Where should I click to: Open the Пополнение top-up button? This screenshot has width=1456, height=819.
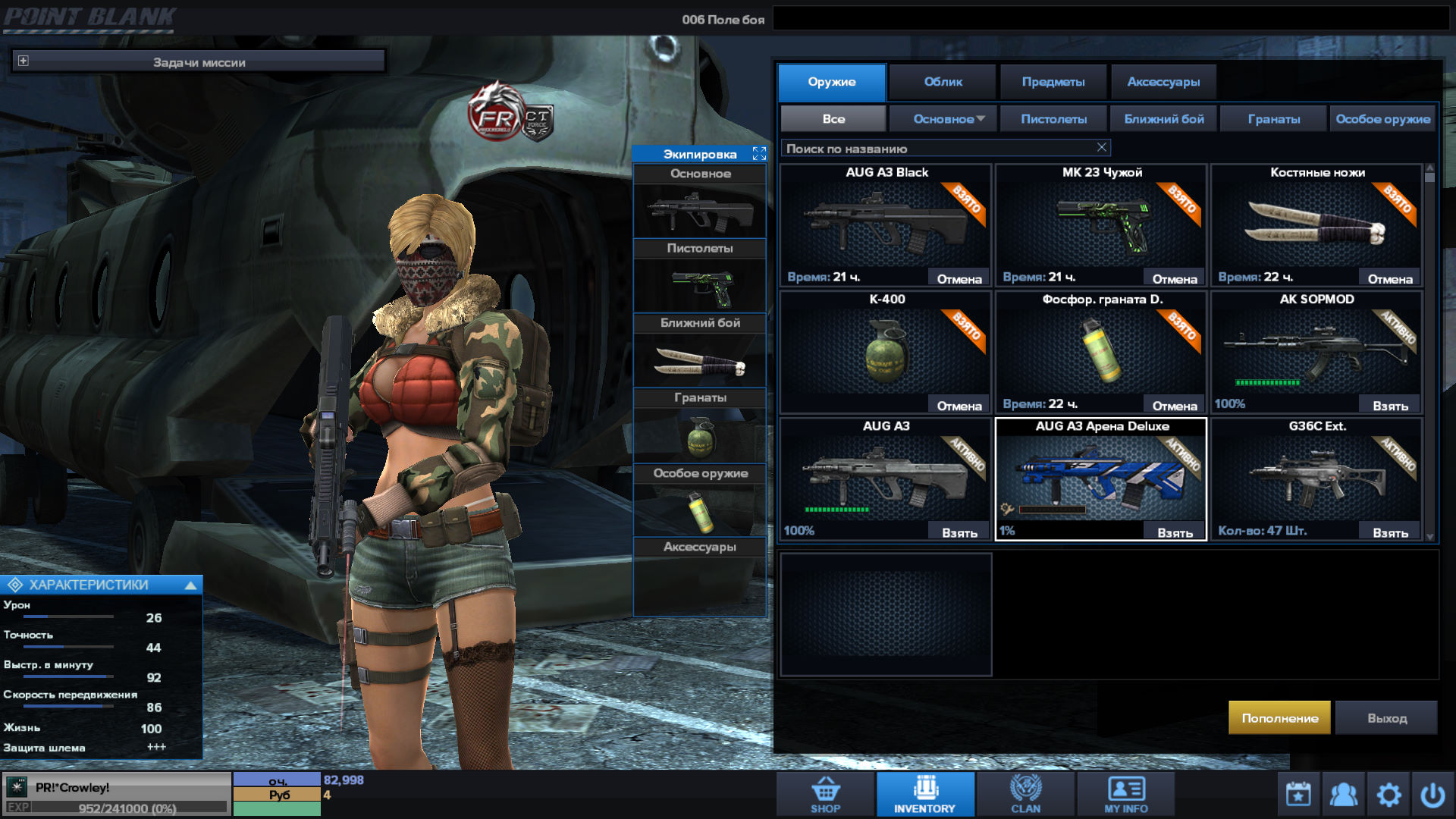pos(1279,717)
